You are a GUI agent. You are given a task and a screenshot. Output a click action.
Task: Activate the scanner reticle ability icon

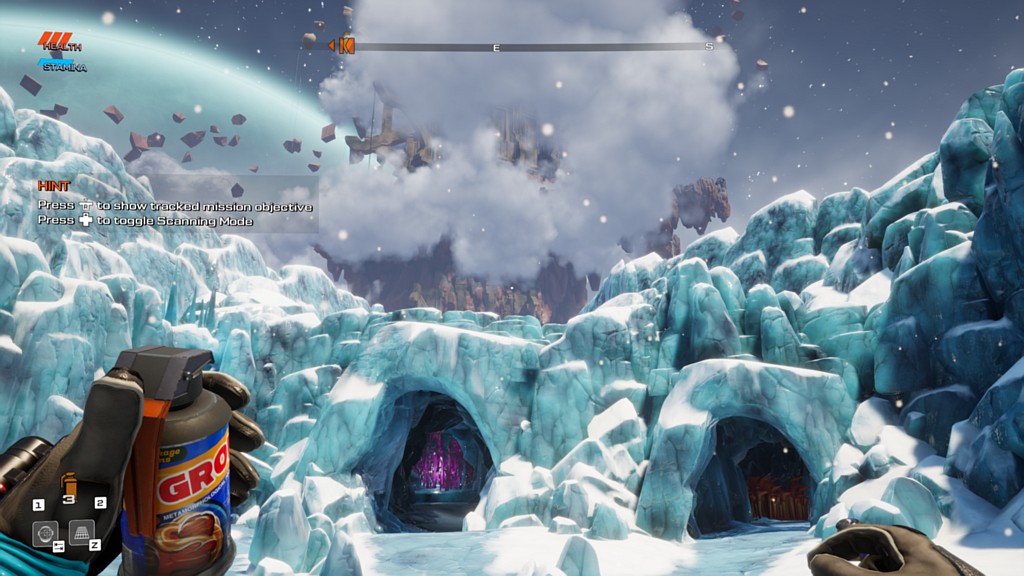coord(44,533)
